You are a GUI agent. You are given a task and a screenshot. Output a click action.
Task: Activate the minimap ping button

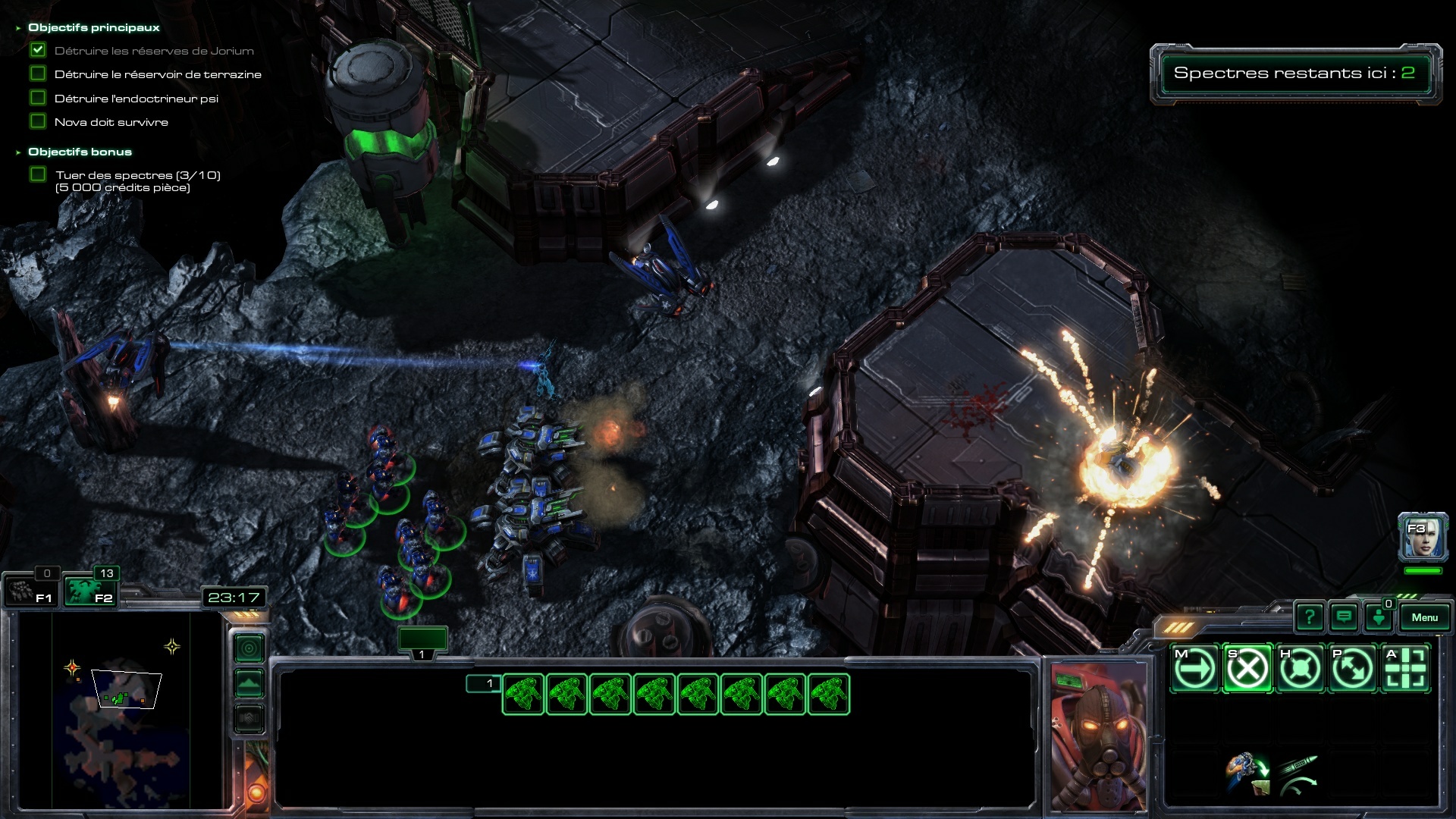click(249, 648)
